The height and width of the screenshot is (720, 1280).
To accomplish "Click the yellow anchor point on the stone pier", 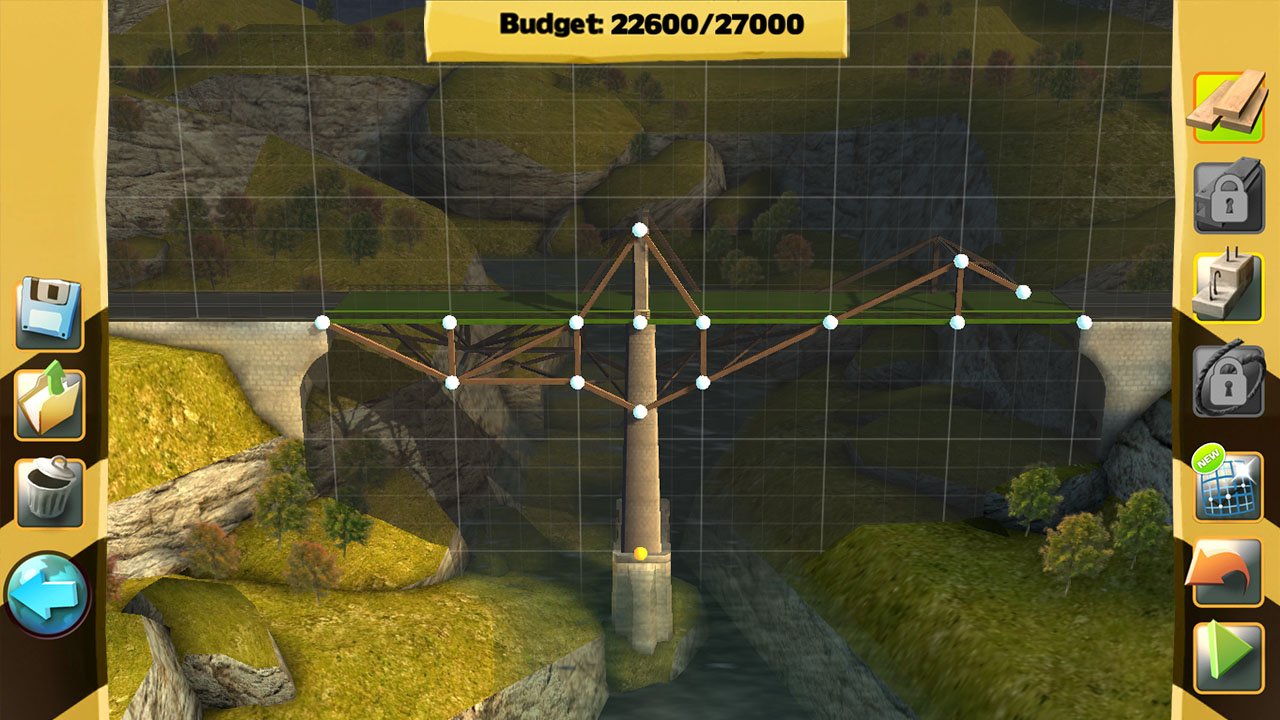I will click(x=638, y=551).
